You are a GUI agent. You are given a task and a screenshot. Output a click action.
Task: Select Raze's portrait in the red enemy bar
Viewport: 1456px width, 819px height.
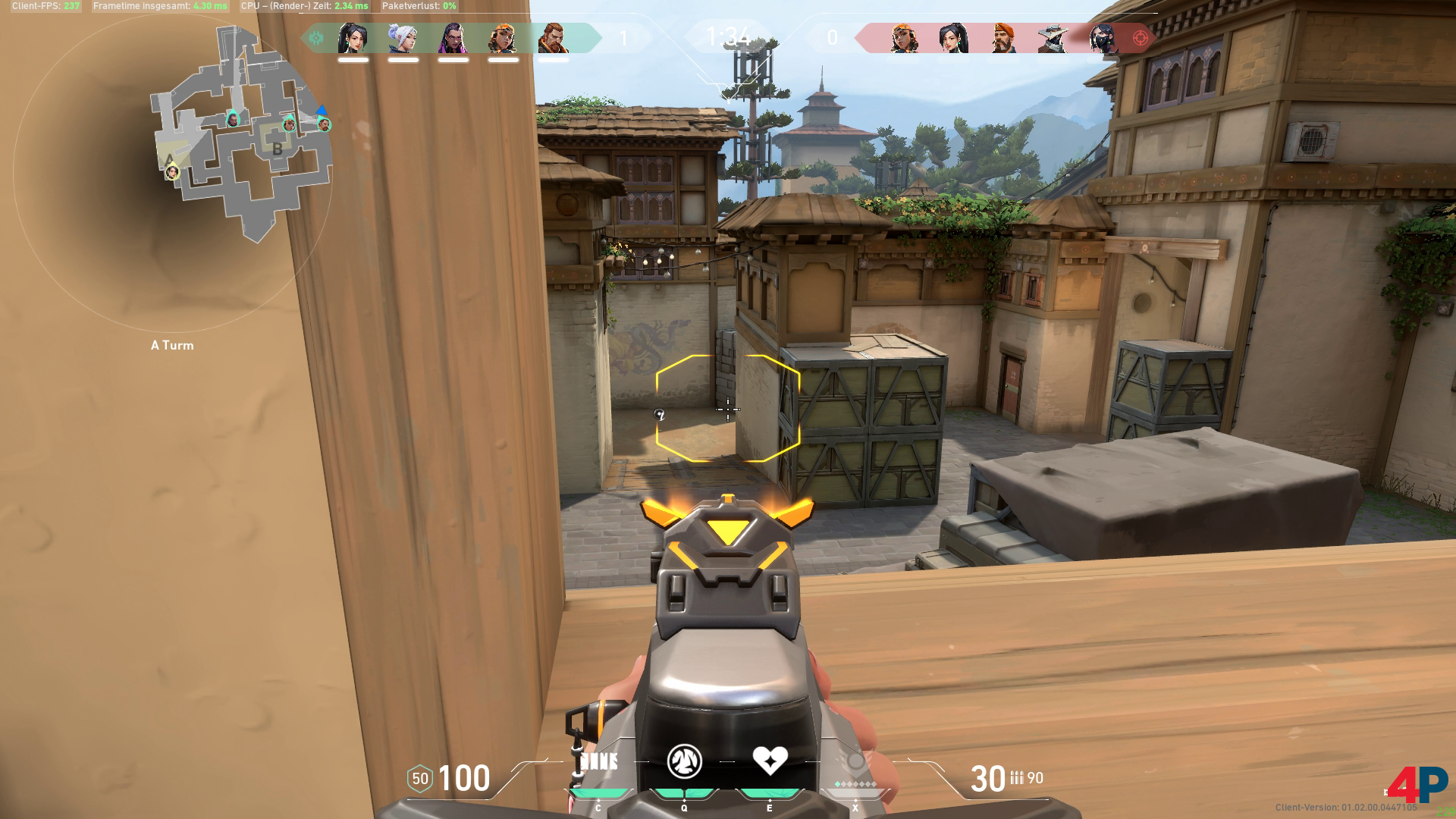903,38
